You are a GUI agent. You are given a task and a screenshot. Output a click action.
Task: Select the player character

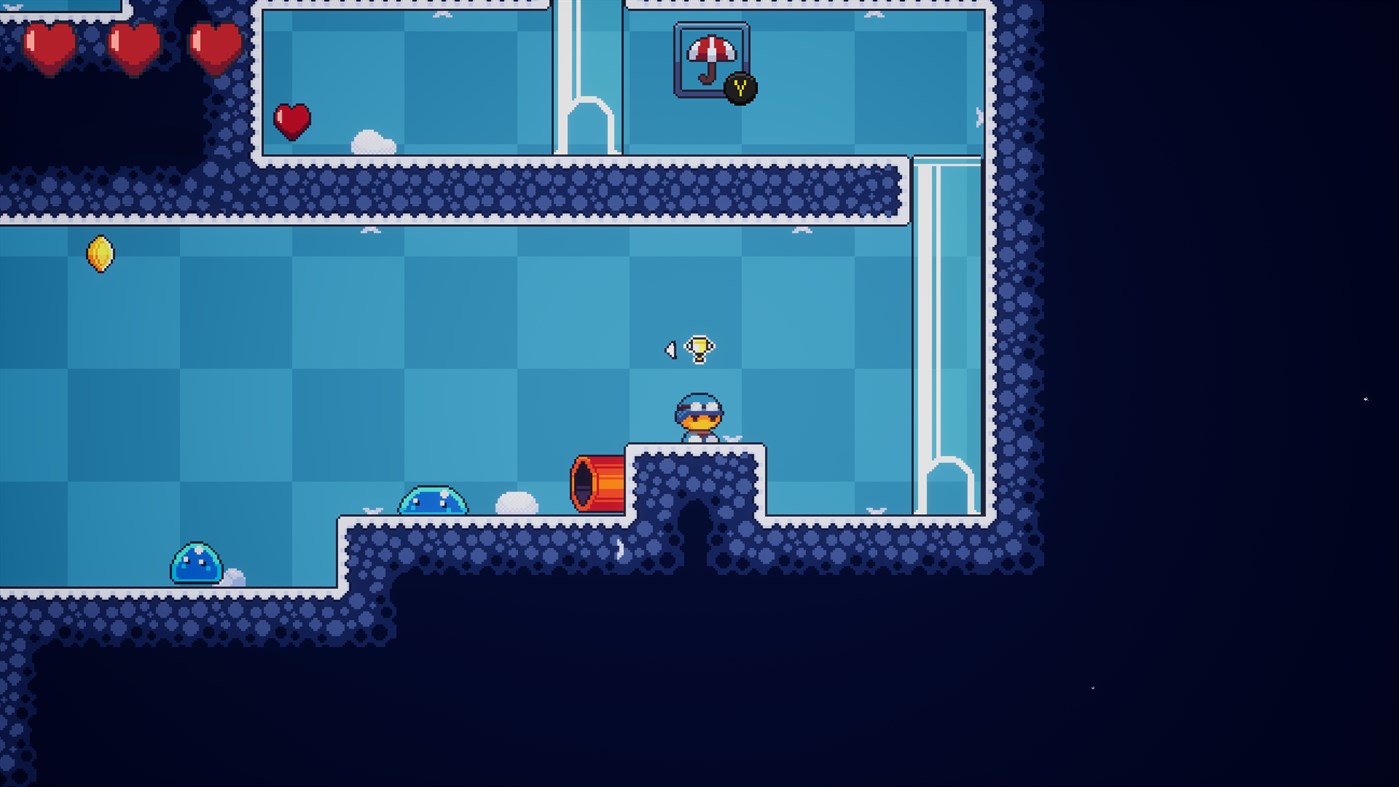pyautogui.click(x=698, y=415)
